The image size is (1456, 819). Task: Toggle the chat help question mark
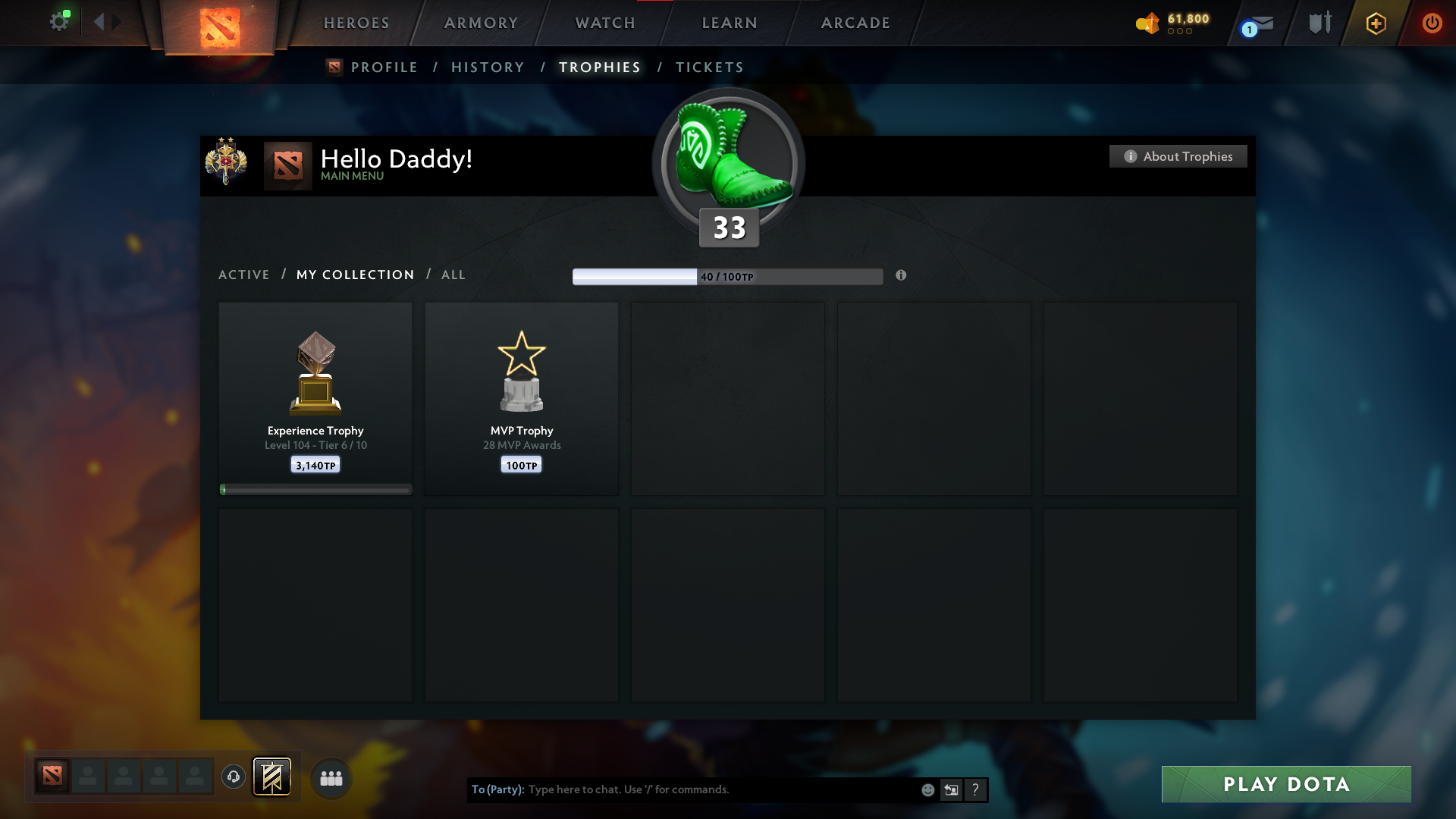[x=975, y=789]
